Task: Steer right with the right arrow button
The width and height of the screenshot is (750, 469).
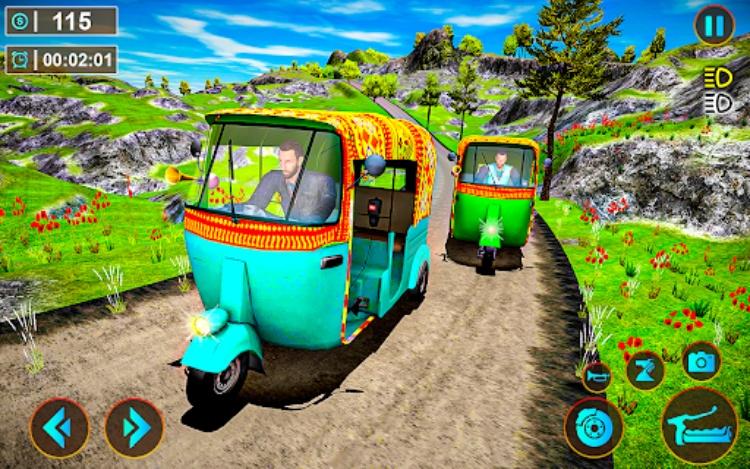Action: (134, 428)
